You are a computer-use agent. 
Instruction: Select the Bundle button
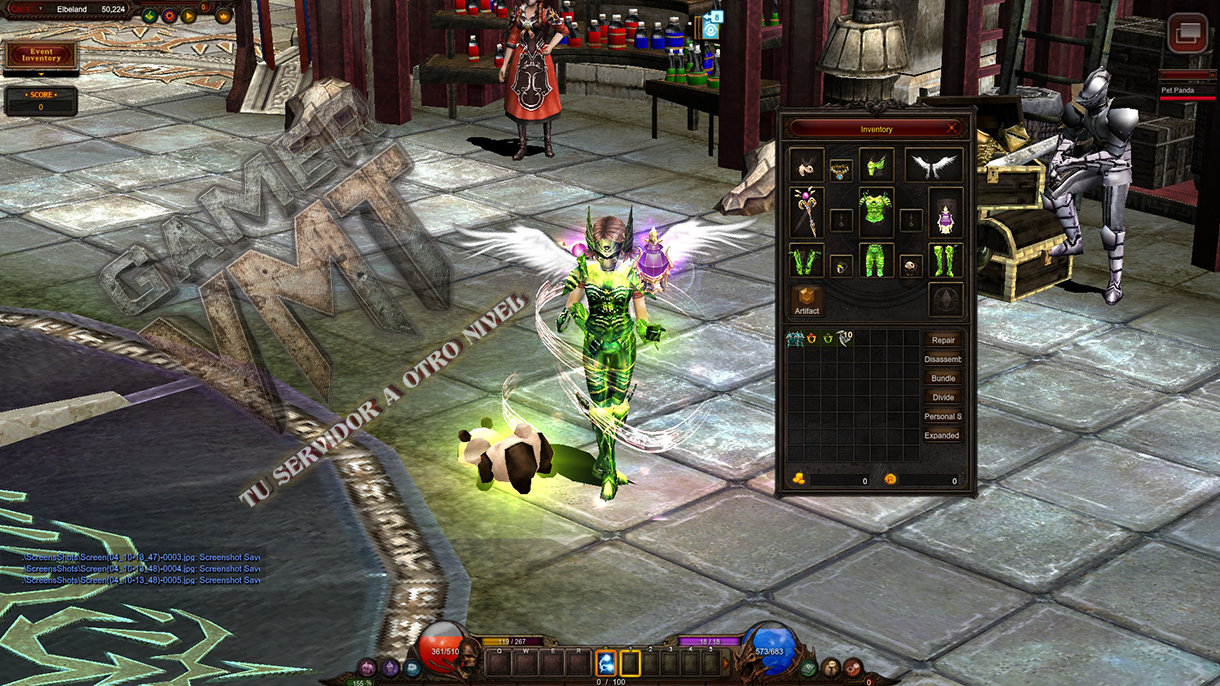(942, 378)
